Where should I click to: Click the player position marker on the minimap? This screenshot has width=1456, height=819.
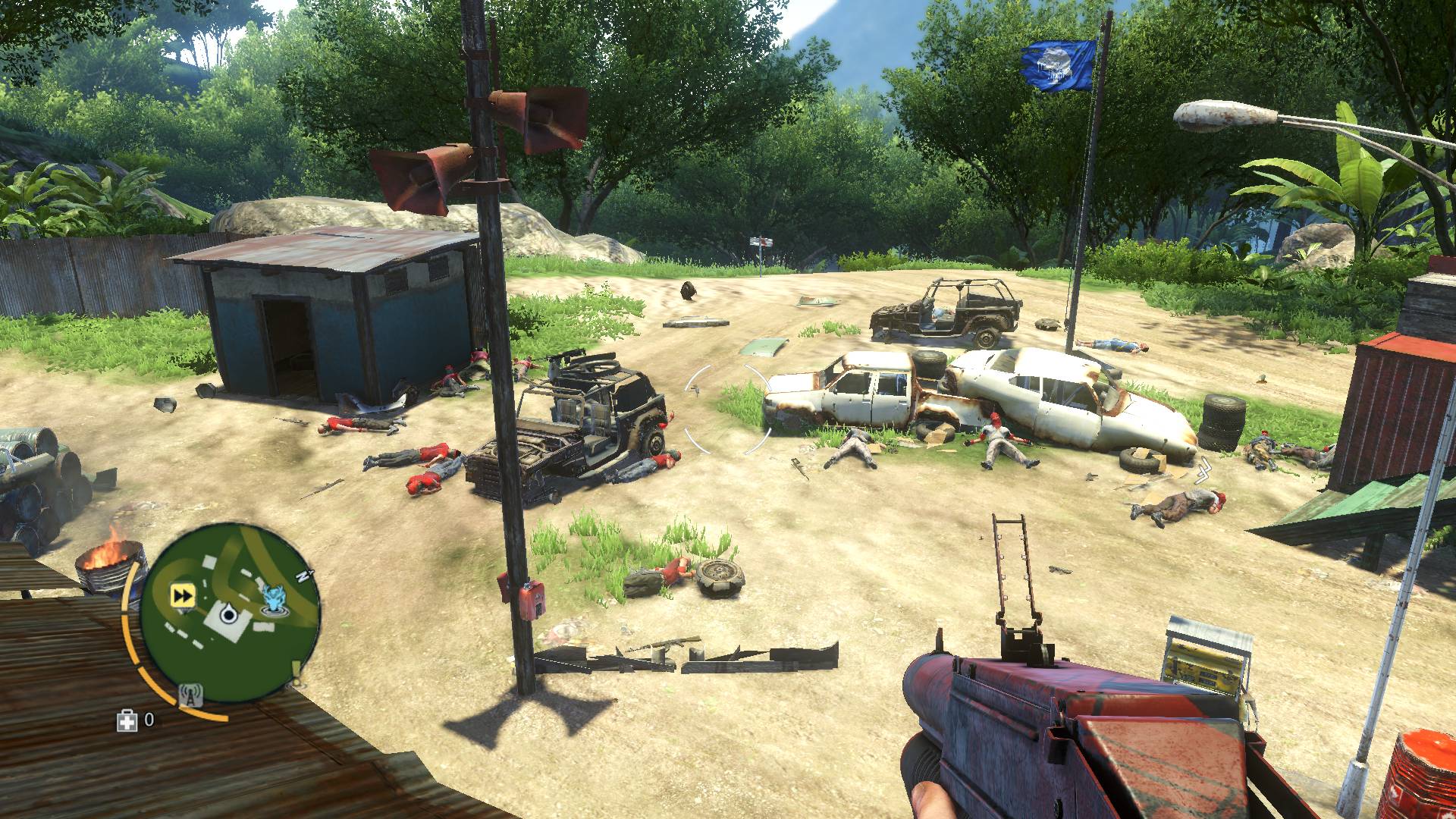pos(228,613)
